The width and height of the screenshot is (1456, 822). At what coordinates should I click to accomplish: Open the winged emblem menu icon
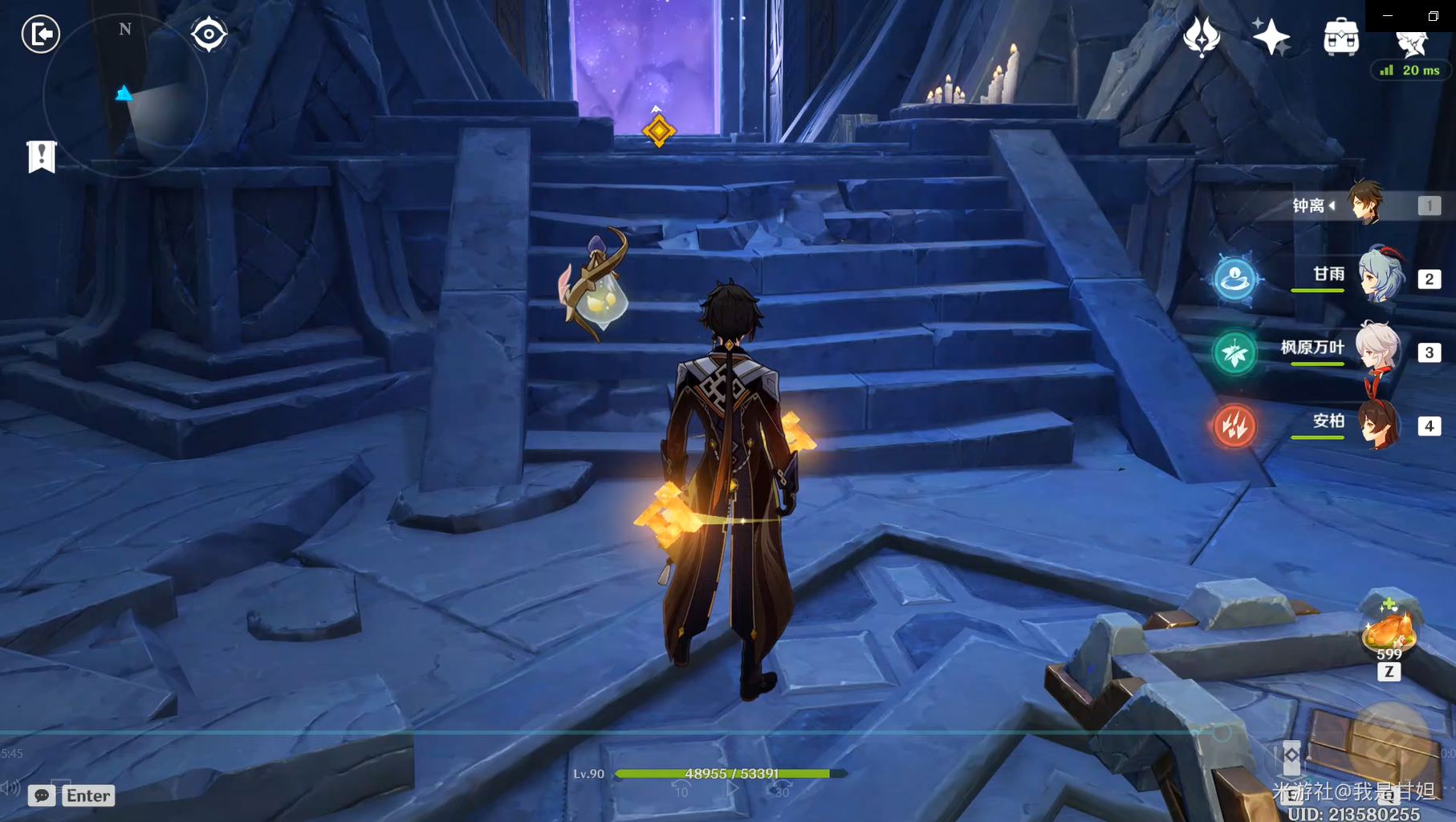point(1202,37)
